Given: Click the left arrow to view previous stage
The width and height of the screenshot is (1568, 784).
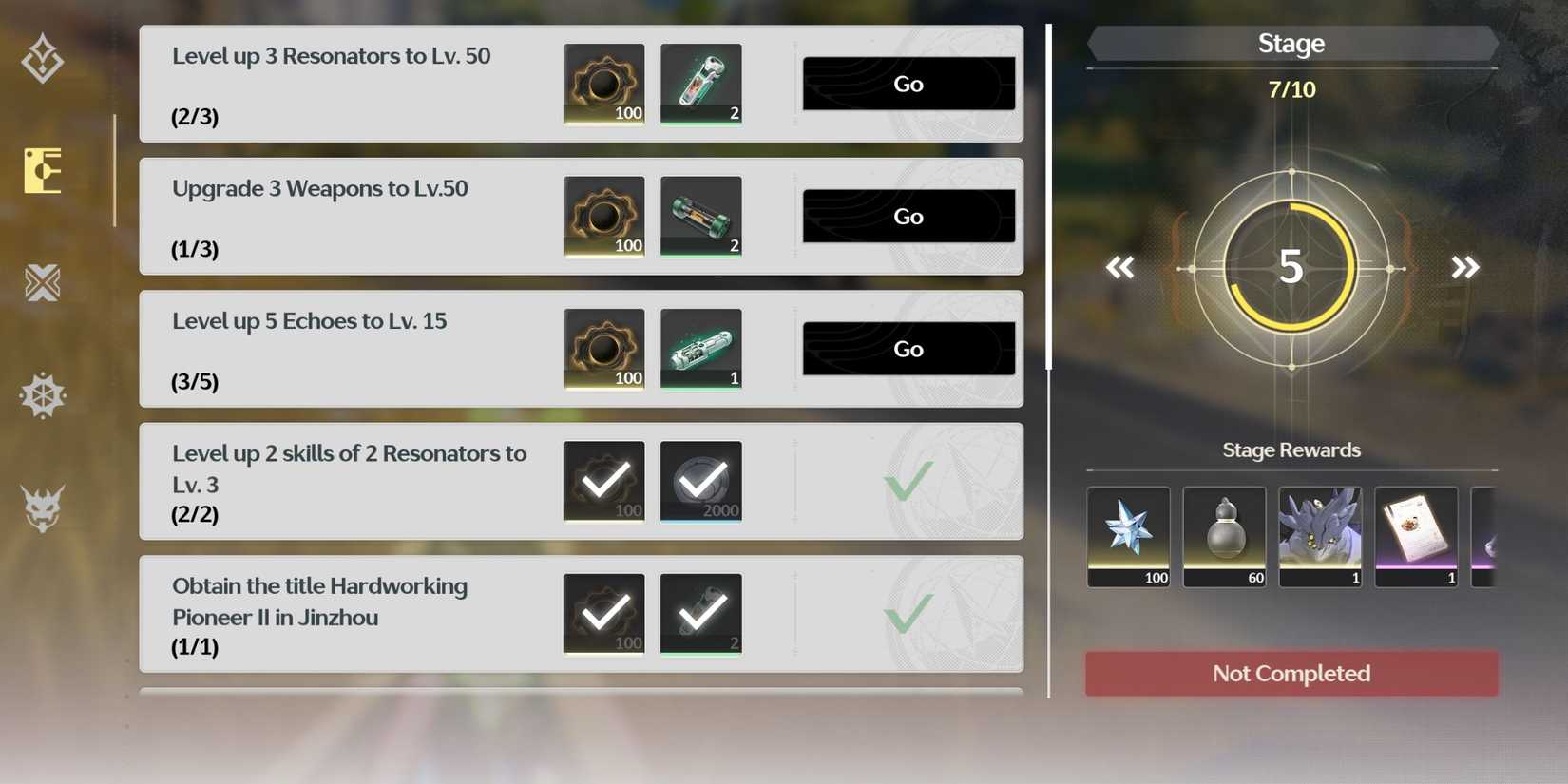Looking at the screenshot, I should click(1119, 267).
